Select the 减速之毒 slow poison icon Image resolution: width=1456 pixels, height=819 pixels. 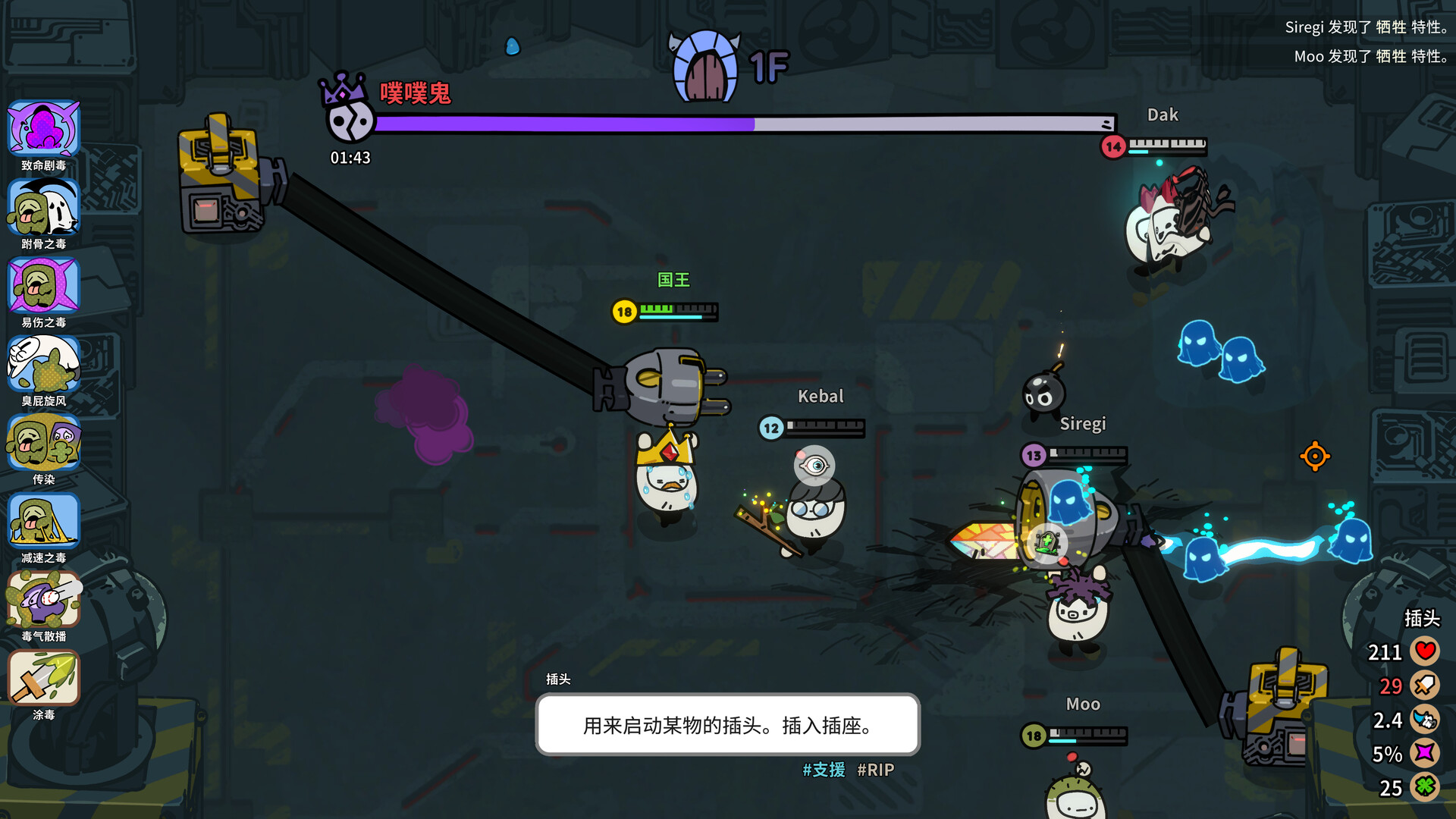(43, 522)
